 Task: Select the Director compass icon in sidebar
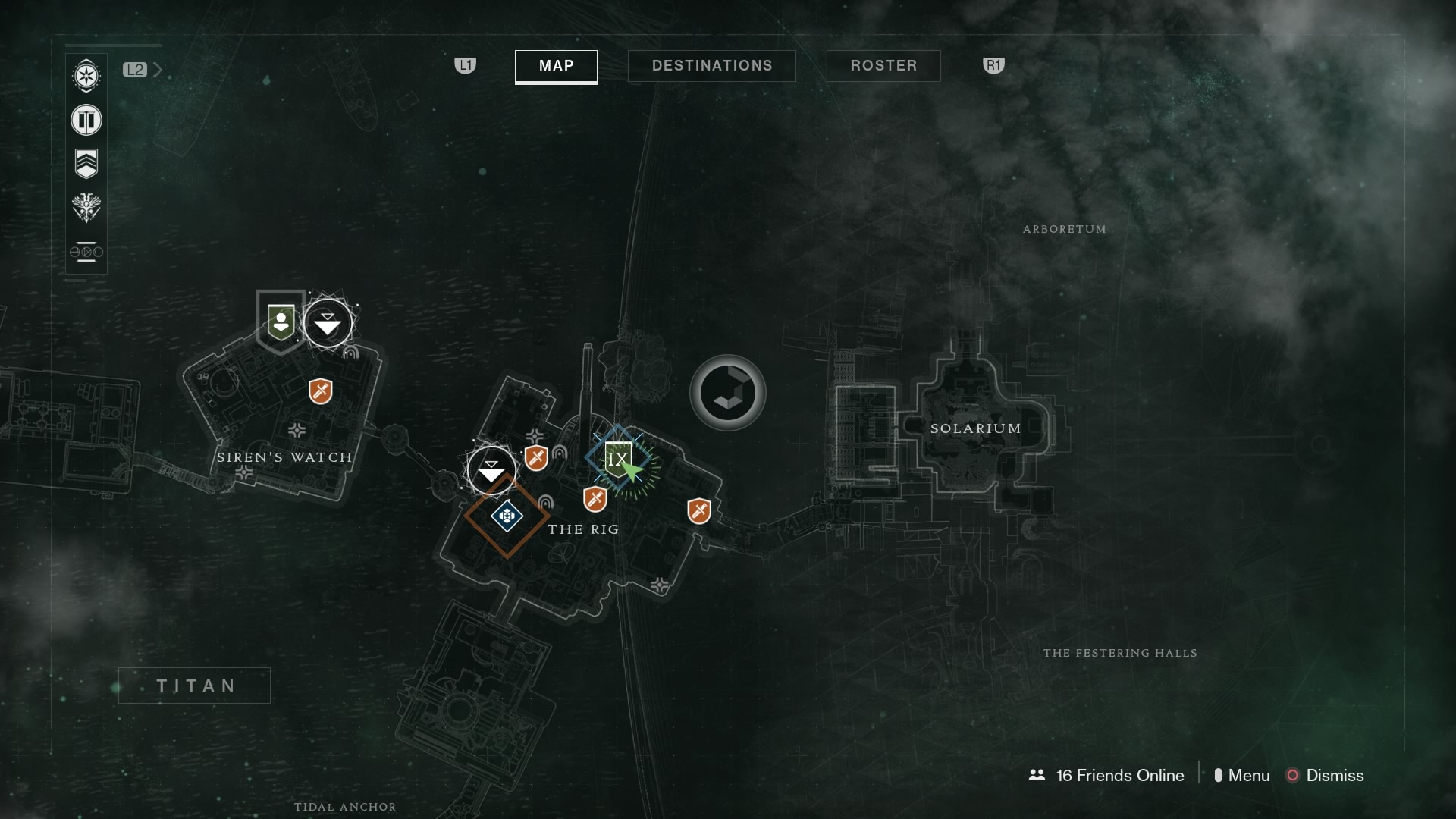[86, 76]
